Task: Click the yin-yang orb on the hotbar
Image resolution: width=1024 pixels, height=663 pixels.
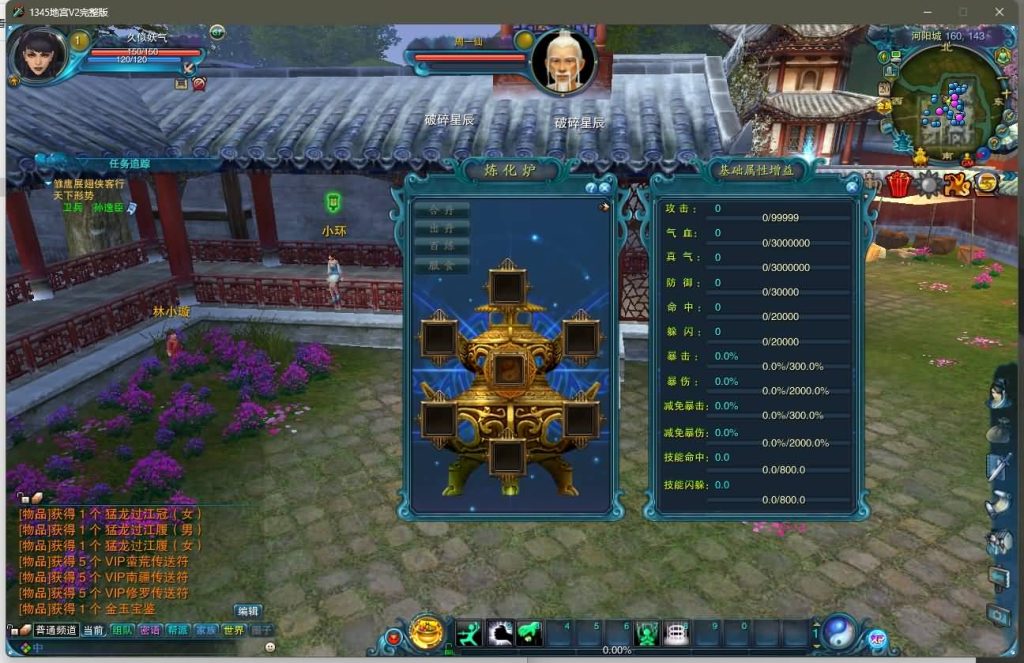Action: pyautogui.click(x=838, y=631)
